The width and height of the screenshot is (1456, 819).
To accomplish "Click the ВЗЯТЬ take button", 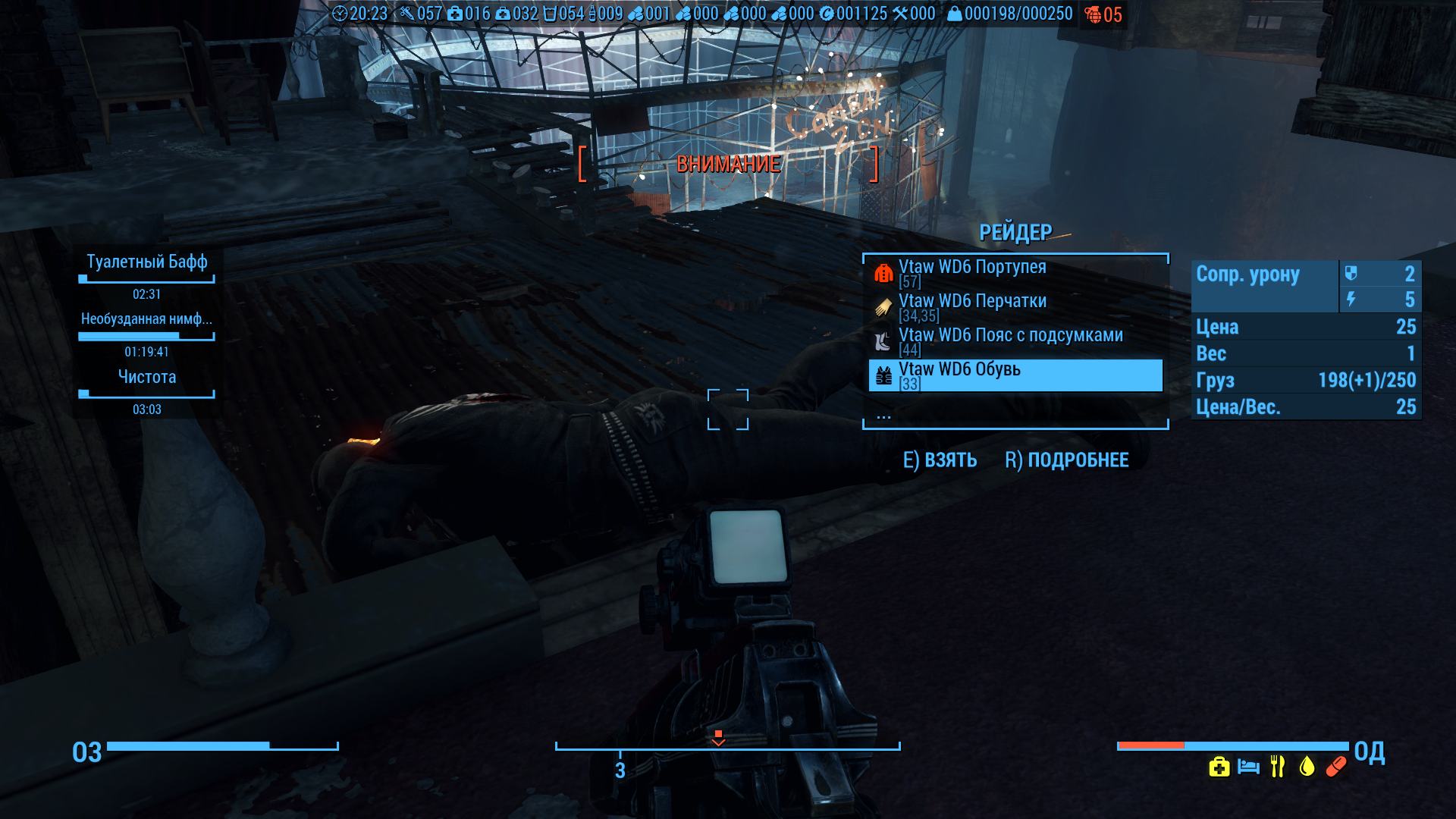I will 940,460.
